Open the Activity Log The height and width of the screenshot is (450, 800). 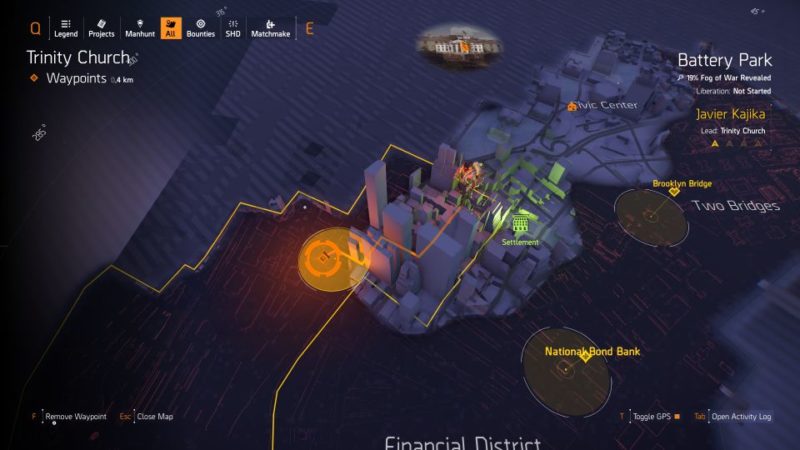tap(740, 416)
